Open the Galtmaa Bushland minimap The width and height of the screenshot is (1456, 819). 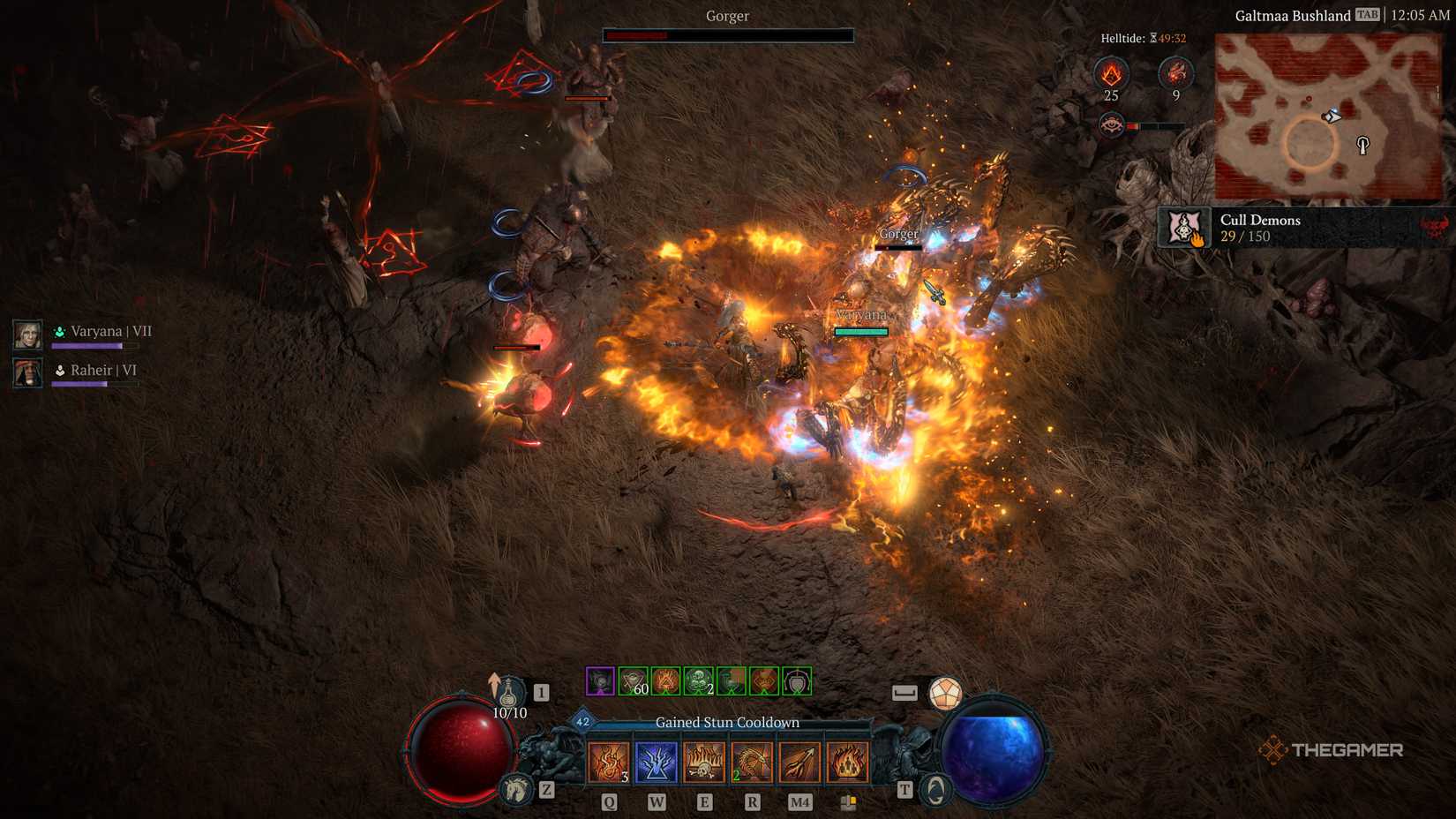[1328, 116]
